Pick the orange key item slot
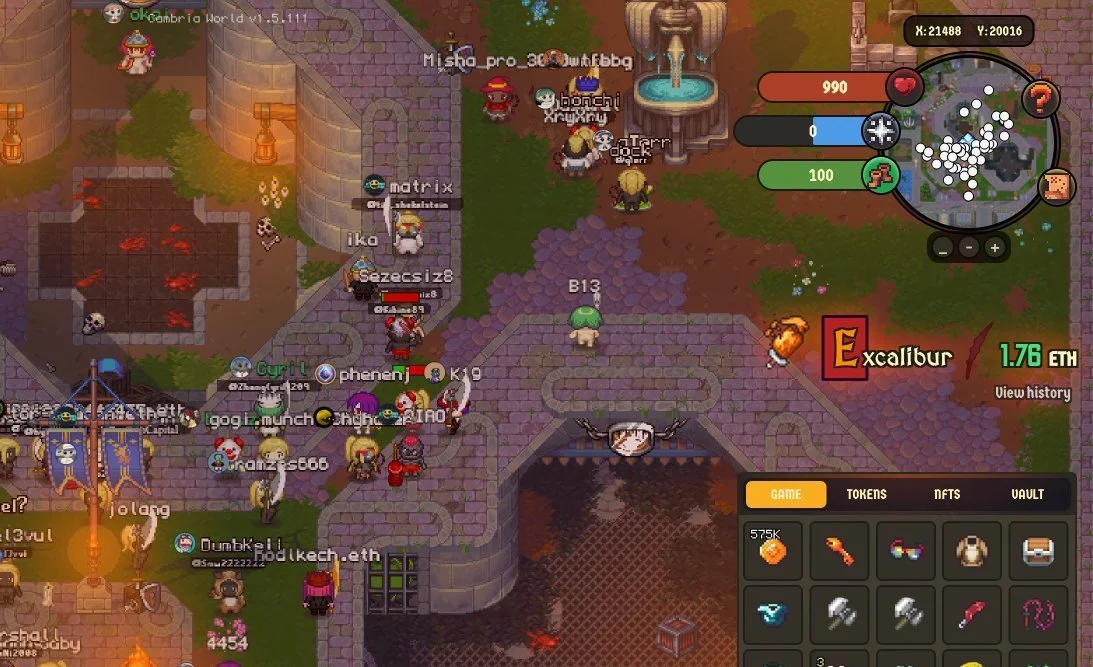1093x667 pixels. click(839, 550)
